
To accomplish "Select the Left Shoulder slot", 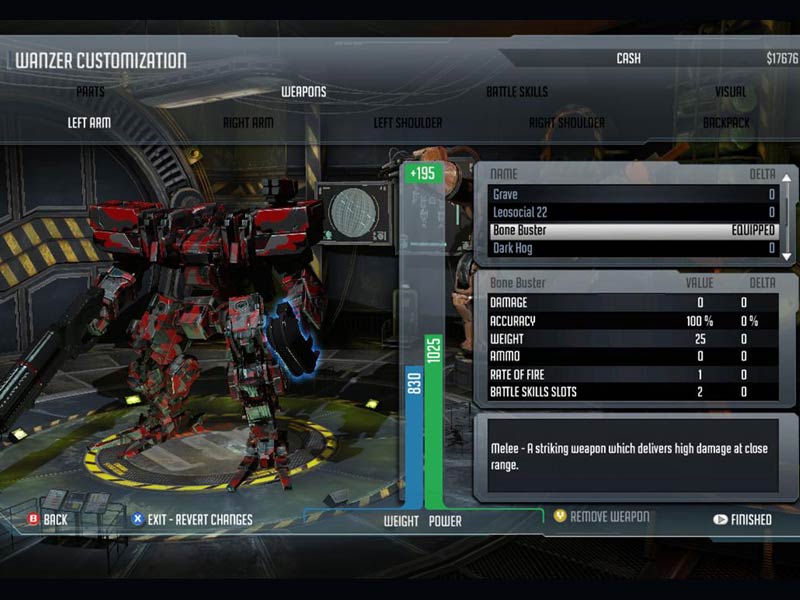I will [407, 123].
